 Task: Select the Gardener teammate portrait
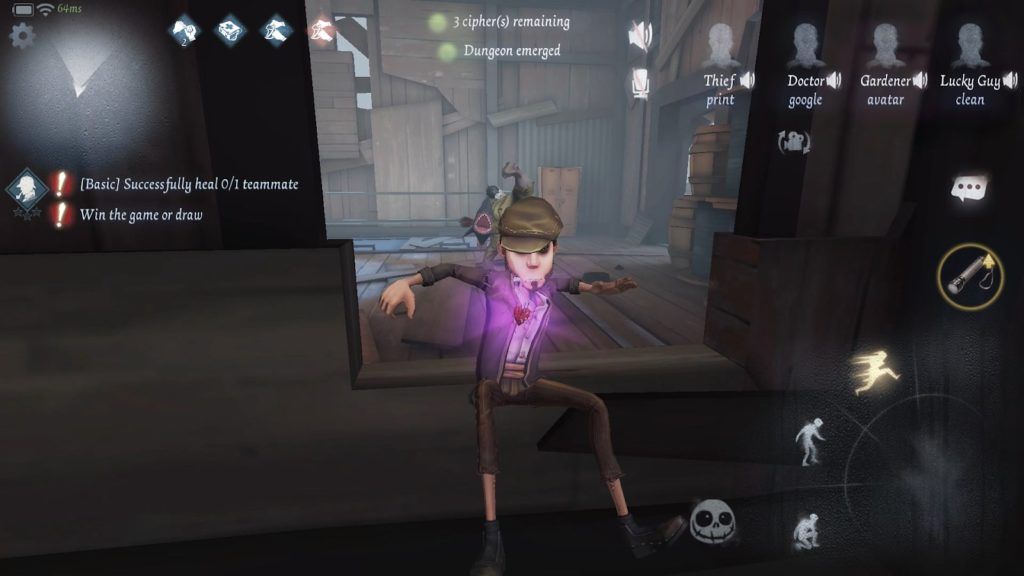(885, 46)
